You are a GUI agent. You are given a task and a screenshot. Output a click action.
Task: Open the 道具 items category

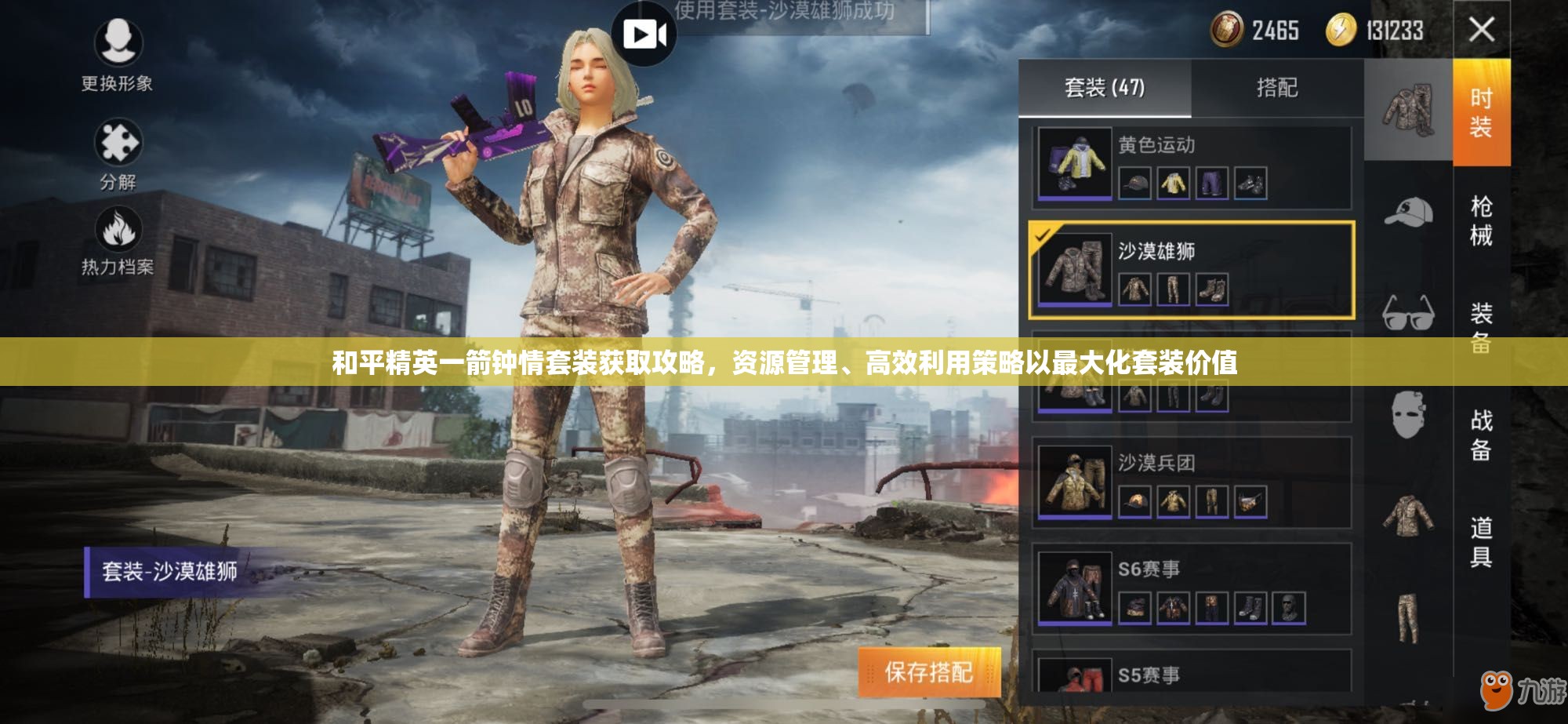pos(1481,541)
